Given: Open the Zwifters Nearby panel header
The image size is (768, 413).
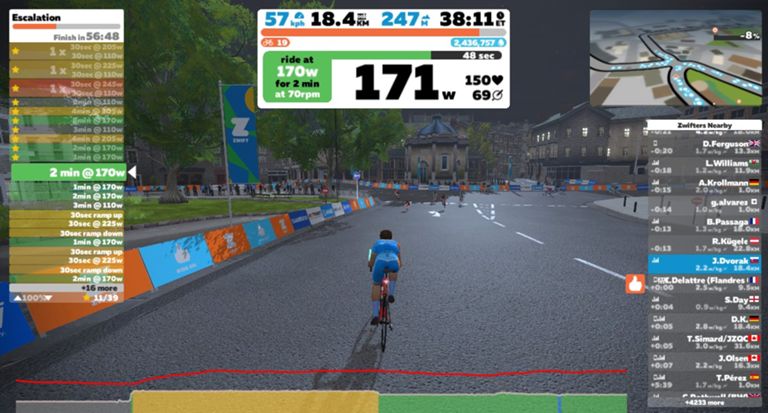Looking at the screenshot, I should point(704,126).
